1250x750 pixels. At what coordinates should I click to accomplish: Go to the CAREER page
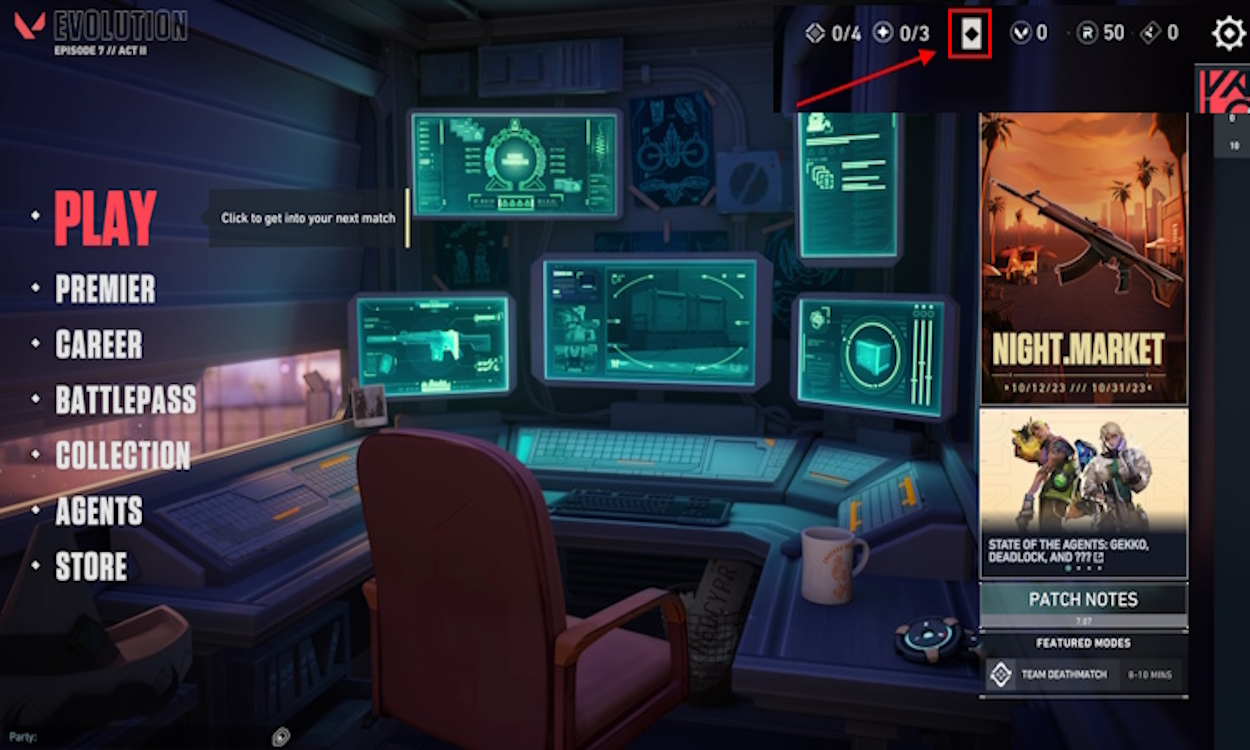tap(98, 345)
